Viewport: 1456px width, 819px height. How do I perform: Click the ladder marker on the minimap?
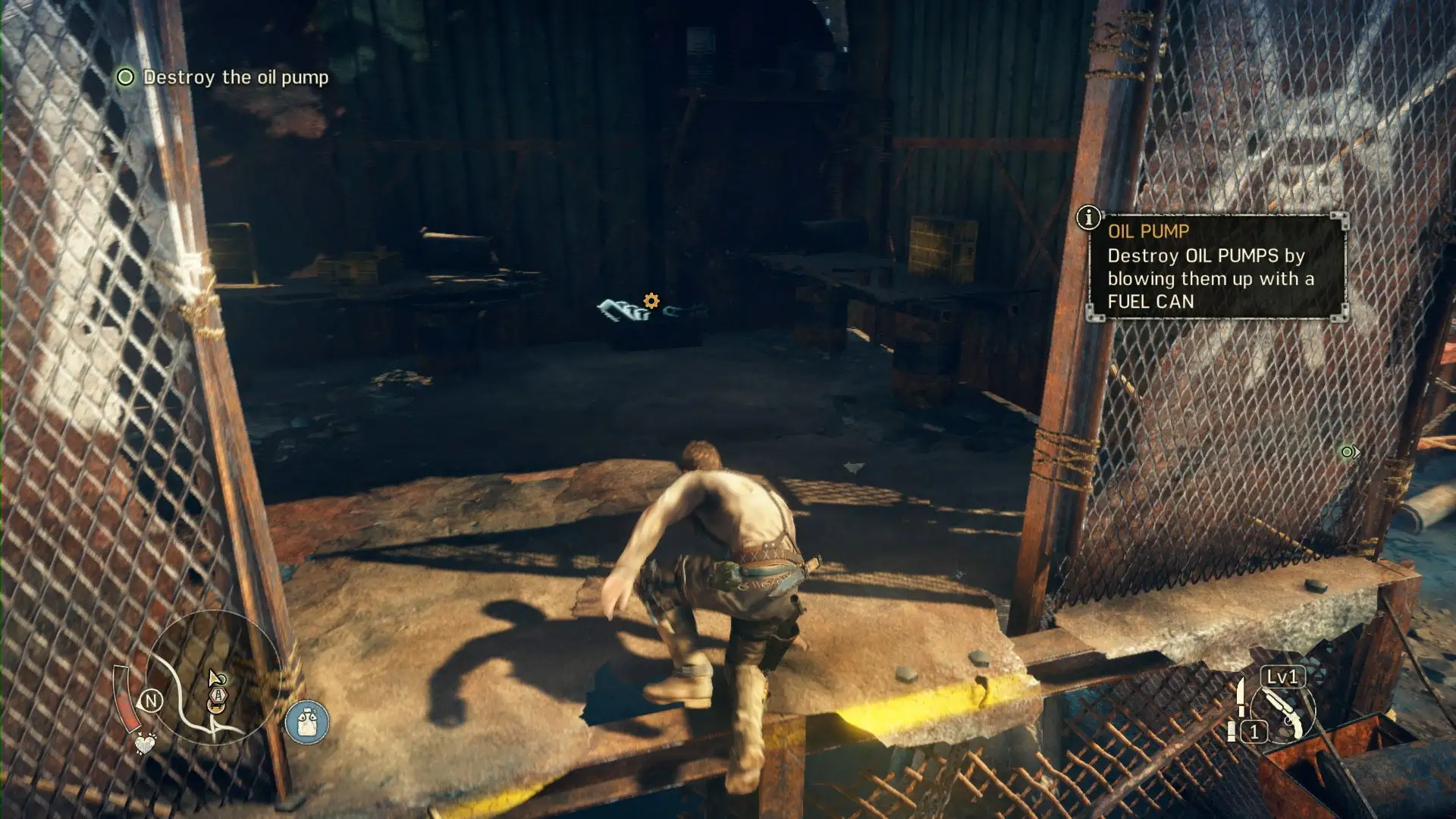(x=218, y=695)
